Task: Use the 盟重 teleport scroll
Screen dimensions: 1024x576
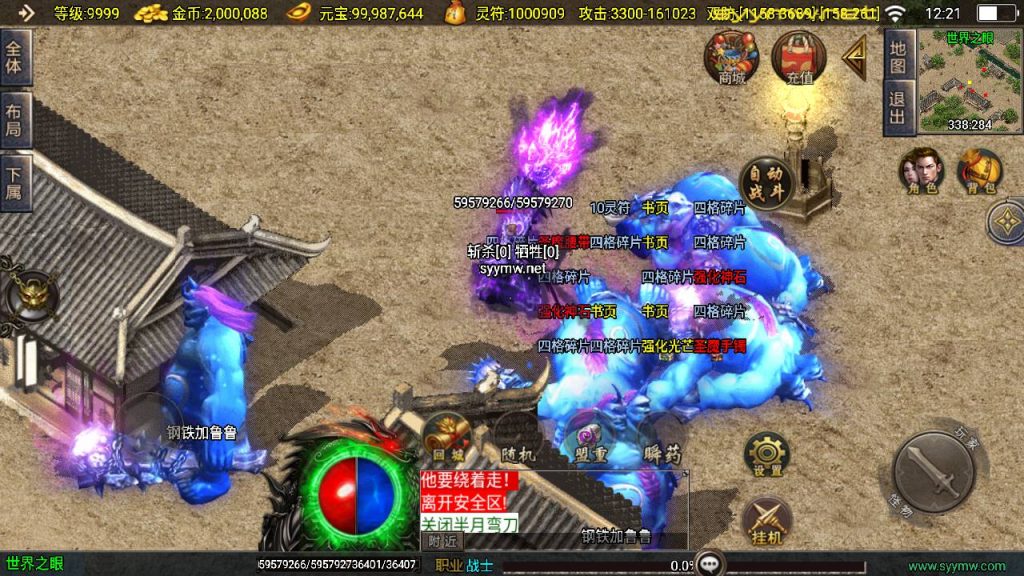Action: [x=586, y=441]
